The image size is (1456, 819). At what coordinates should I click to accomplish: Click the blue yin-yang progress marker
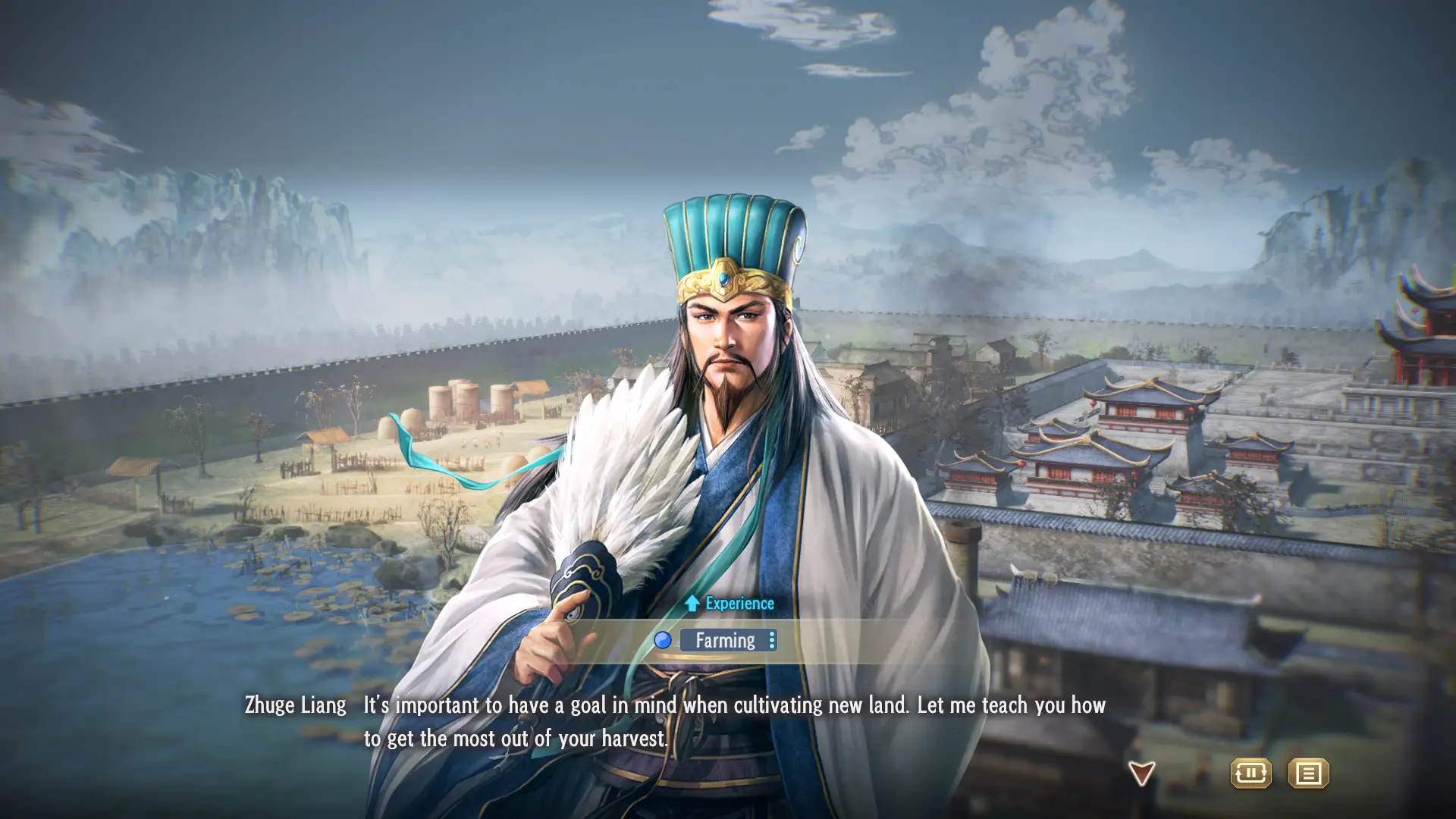pyautogui.click(x=664, y=640)
